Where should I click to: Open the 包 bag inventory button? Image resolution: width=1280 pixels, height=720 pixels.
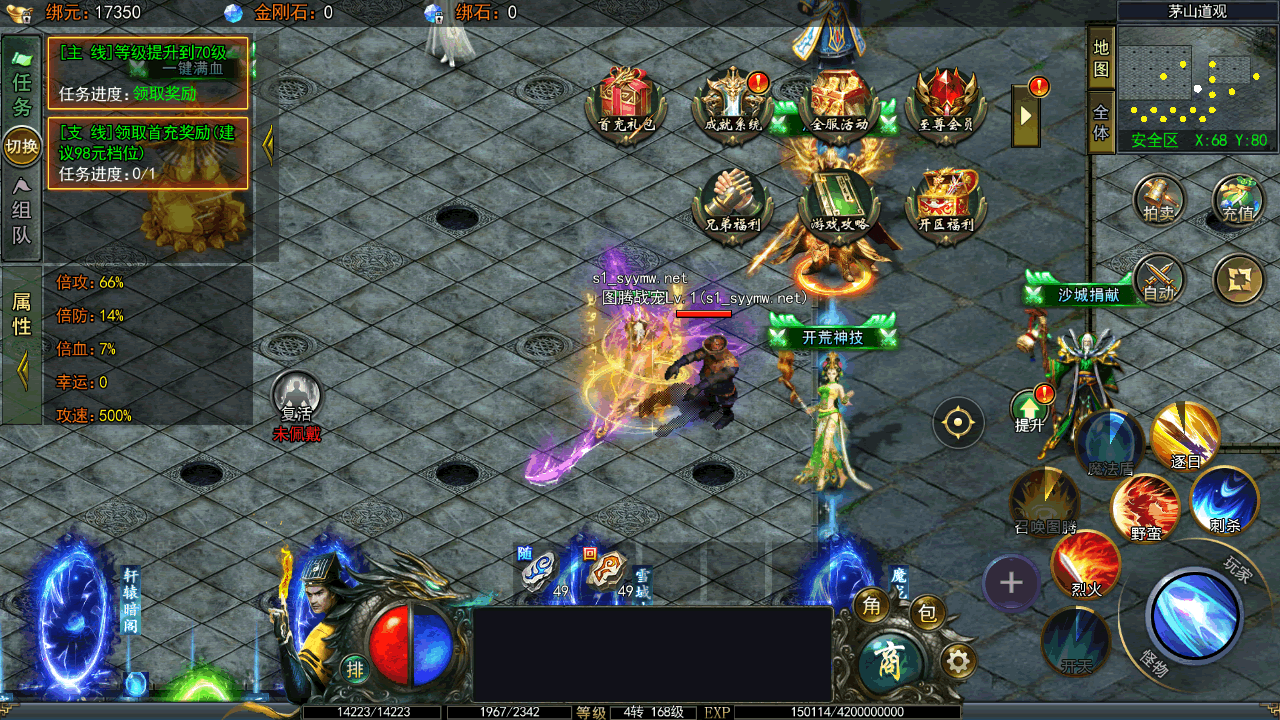click(x=927, y=611)
